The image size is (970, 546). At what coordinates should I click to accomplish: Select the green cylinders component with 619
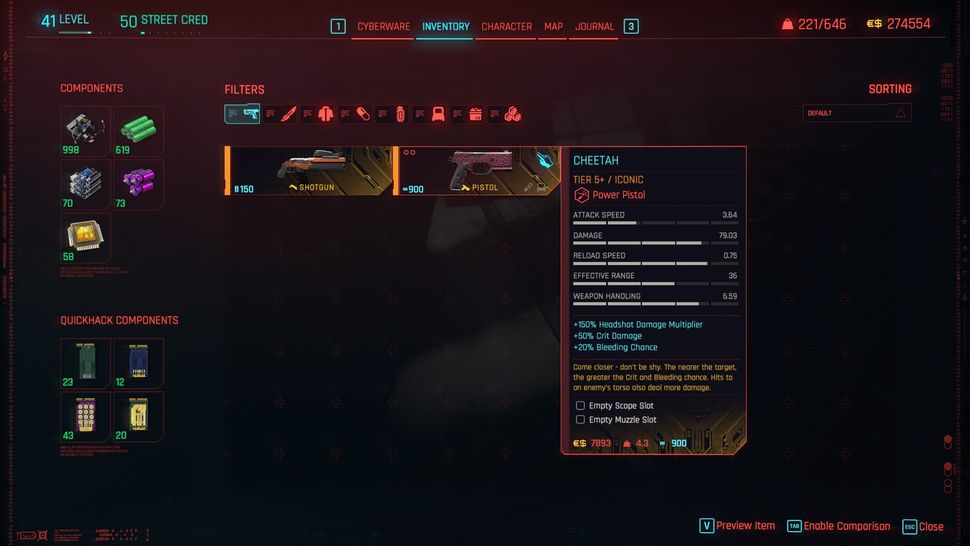[x=138, y=130]
